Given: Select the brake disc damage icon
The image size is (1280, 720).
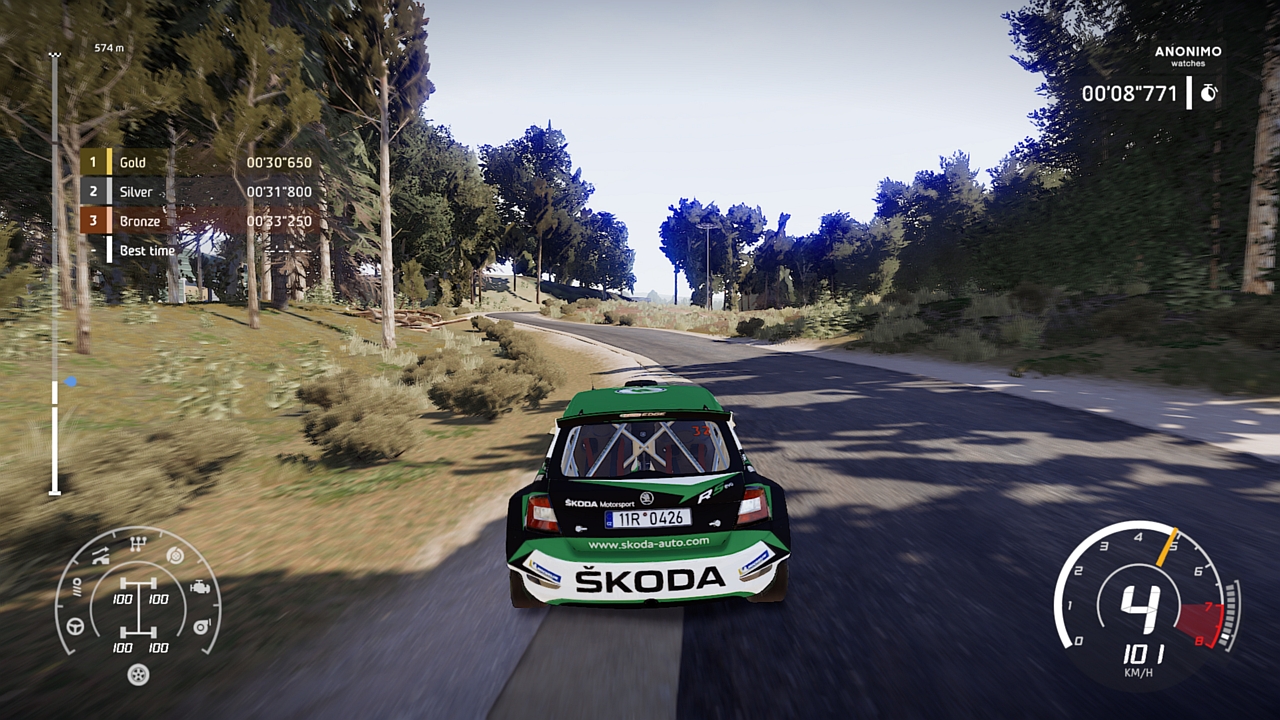Looking at the screenshot, I should (x=175, y=556).
